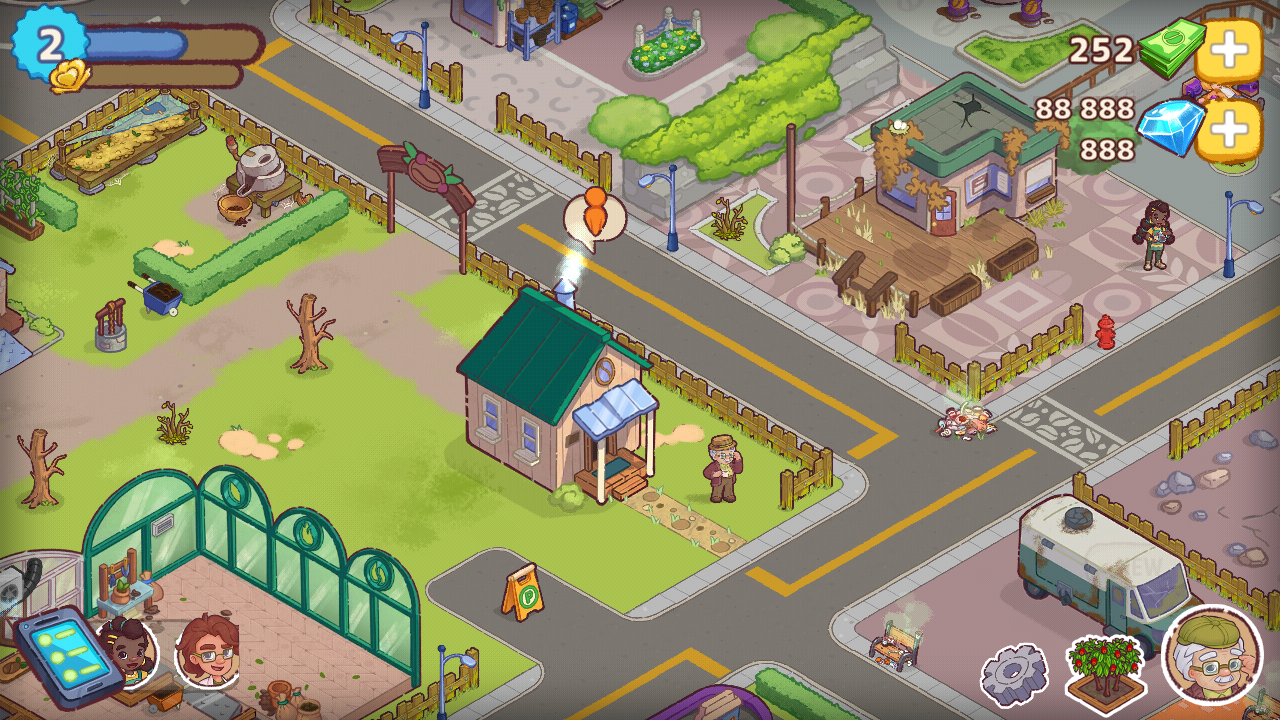Screen dimensions: 1280x720
Task: Tap the red-haired woman with glasses portrait
Action: coord(207,652)
